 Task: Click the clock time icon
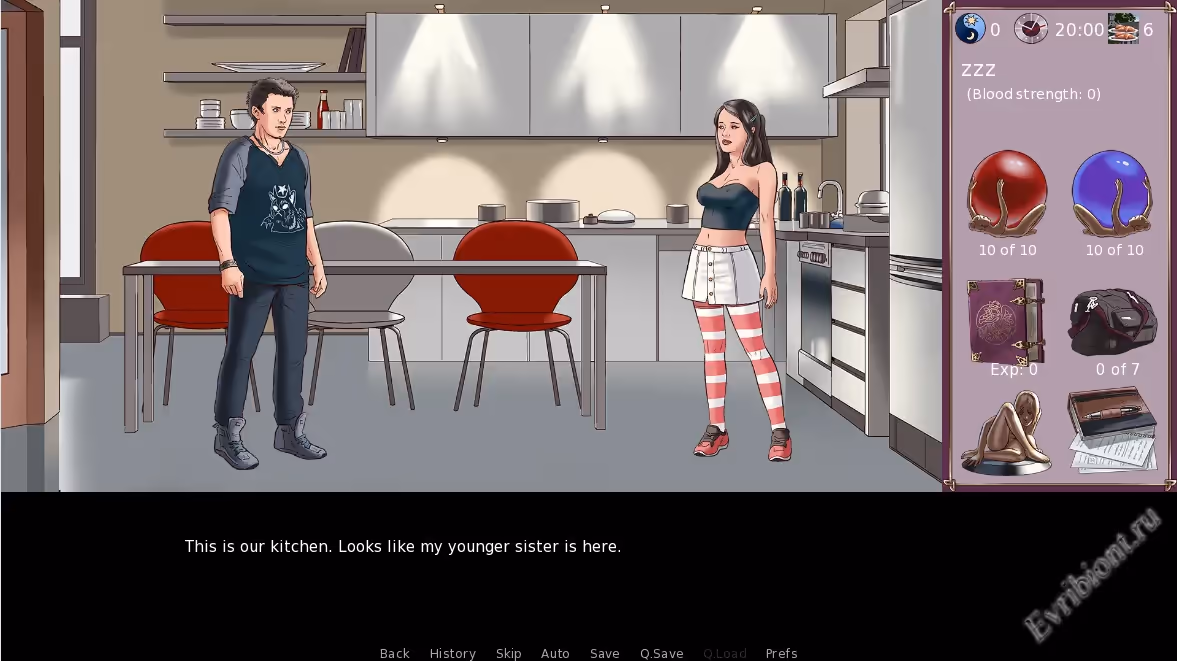click(1031, 29)
